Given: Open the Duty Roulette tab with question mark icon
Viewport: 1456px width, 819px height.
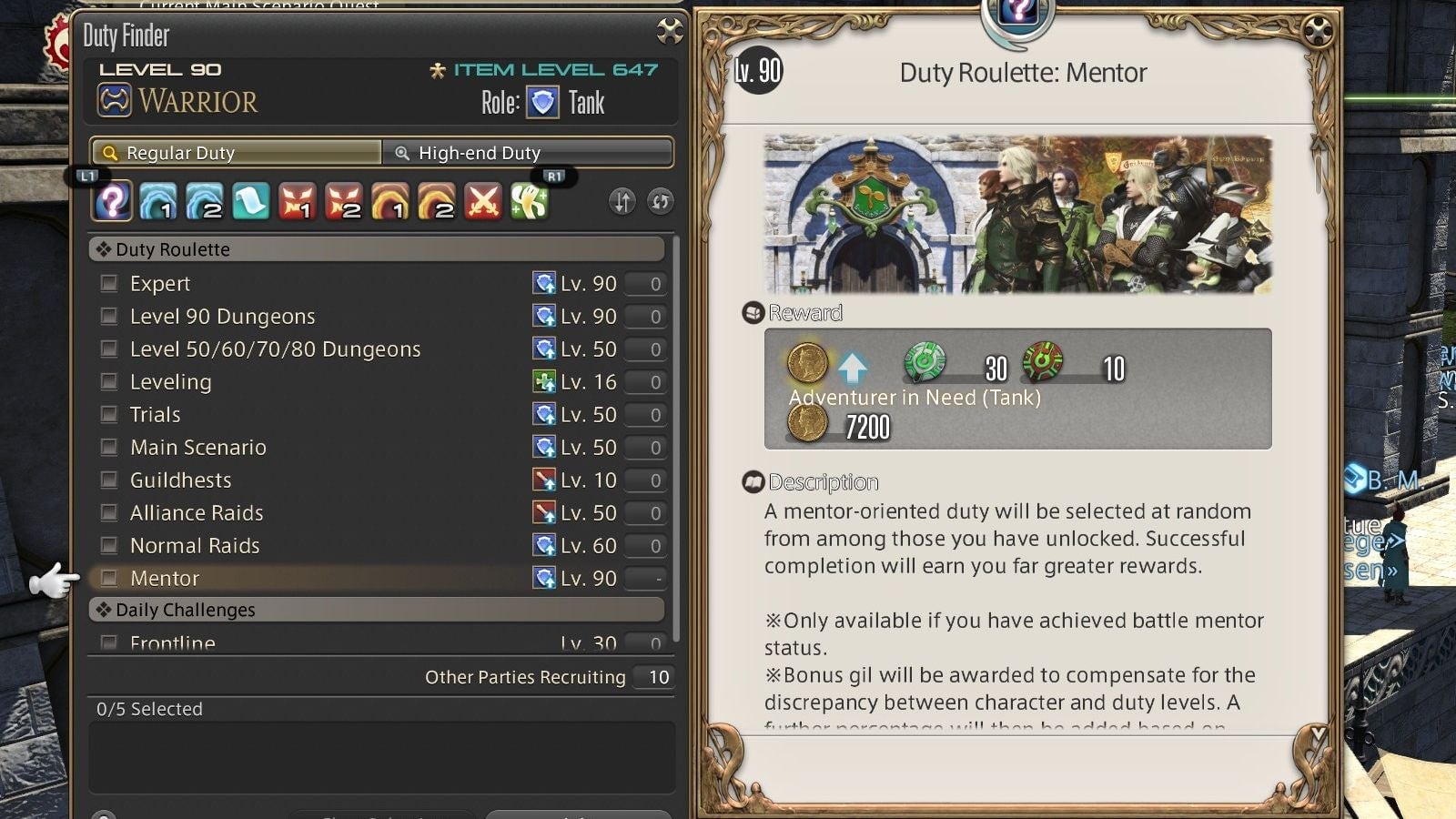Looking at the screenshot, I should click(x=111, y=200).
